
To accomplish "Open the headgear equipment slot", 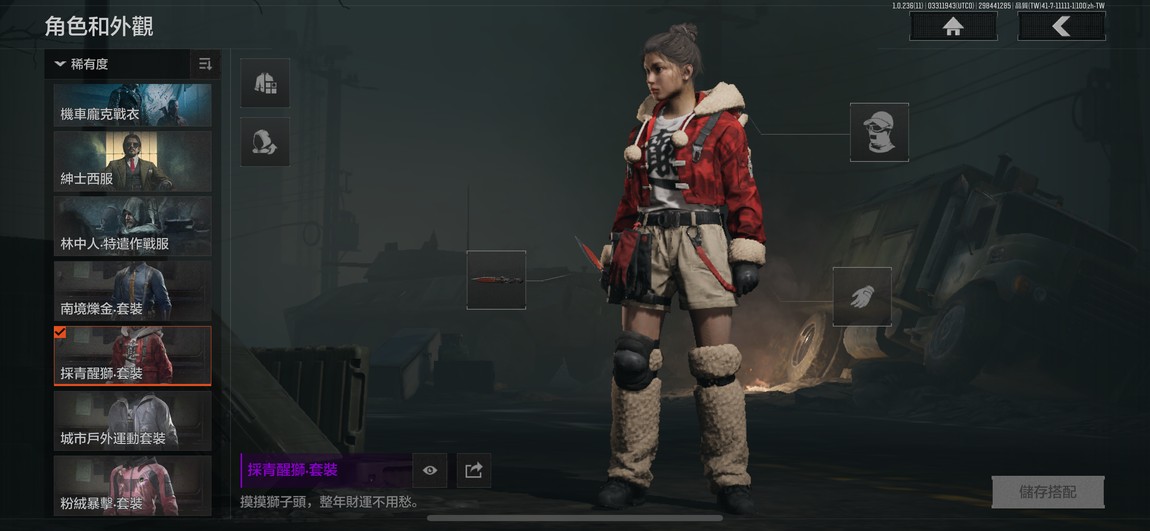I will [x=879, y=132].
